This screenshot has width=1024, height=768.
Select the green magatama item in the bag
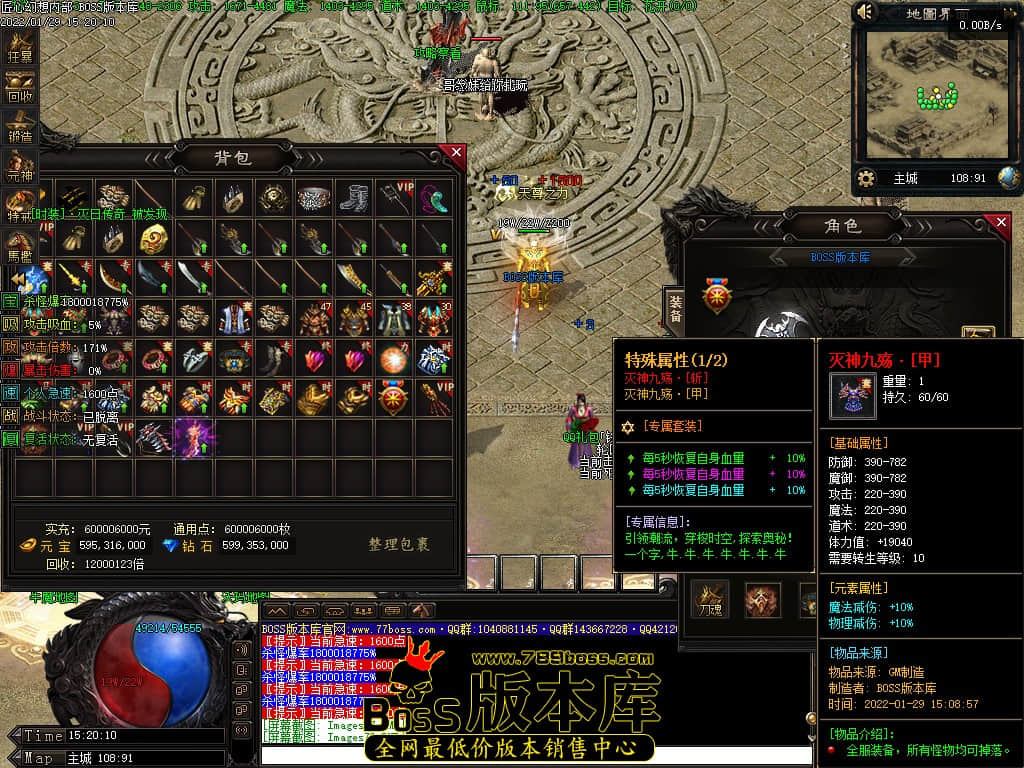(433, 198)
